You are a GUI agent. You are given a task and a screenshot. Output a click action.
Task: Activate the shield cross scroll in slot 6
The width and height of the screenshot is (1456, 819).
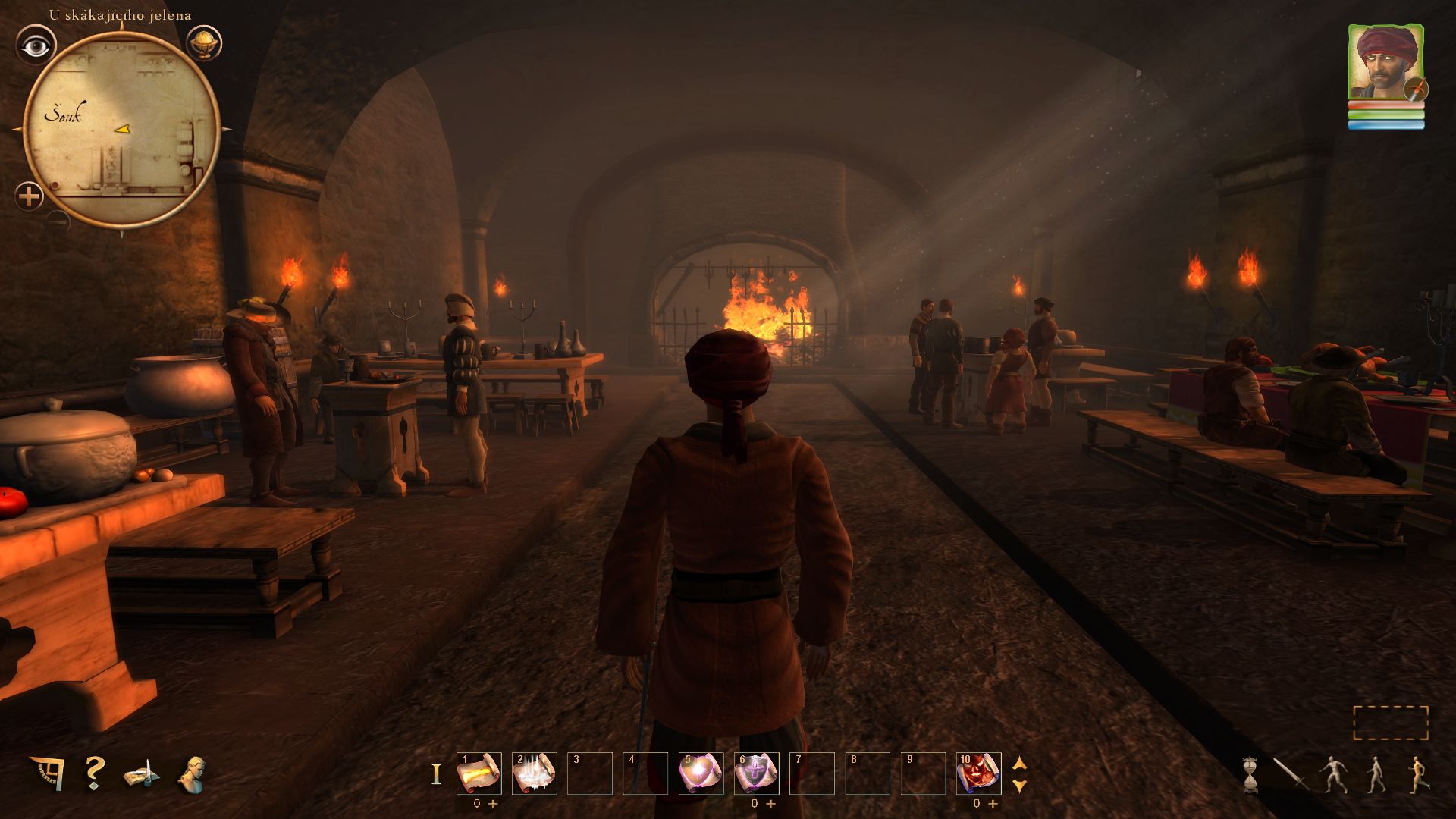[756, 773]
